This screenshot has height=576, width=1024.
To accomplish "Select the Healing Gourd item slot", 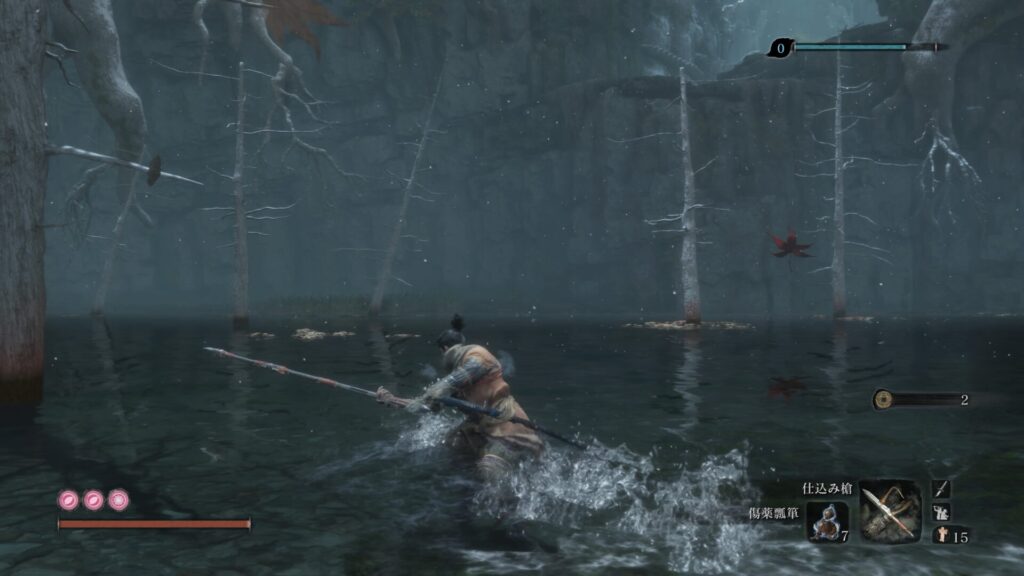I will tap(827, 521).
